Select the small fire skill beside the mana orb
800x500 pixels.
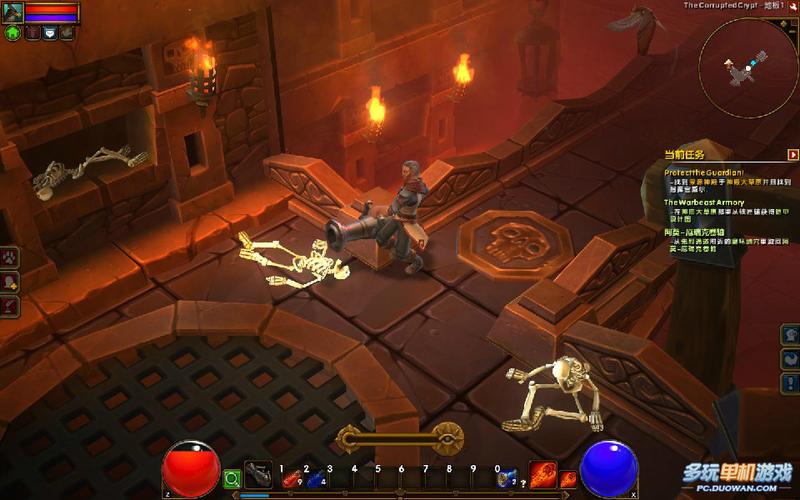[x=568, y=479]
